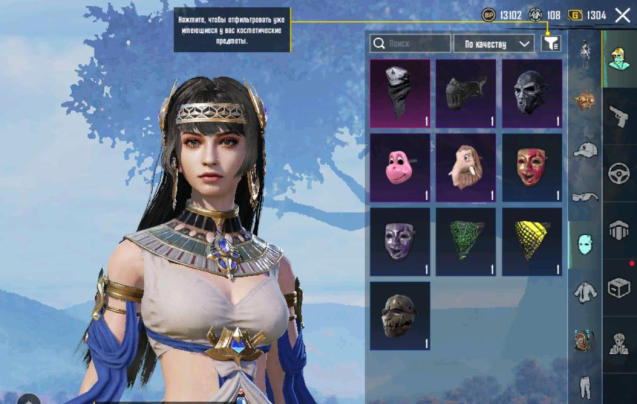This screenshot has width=637, height=404.
Task: Select the purple smiling face mask
Action: coord(400,242)
